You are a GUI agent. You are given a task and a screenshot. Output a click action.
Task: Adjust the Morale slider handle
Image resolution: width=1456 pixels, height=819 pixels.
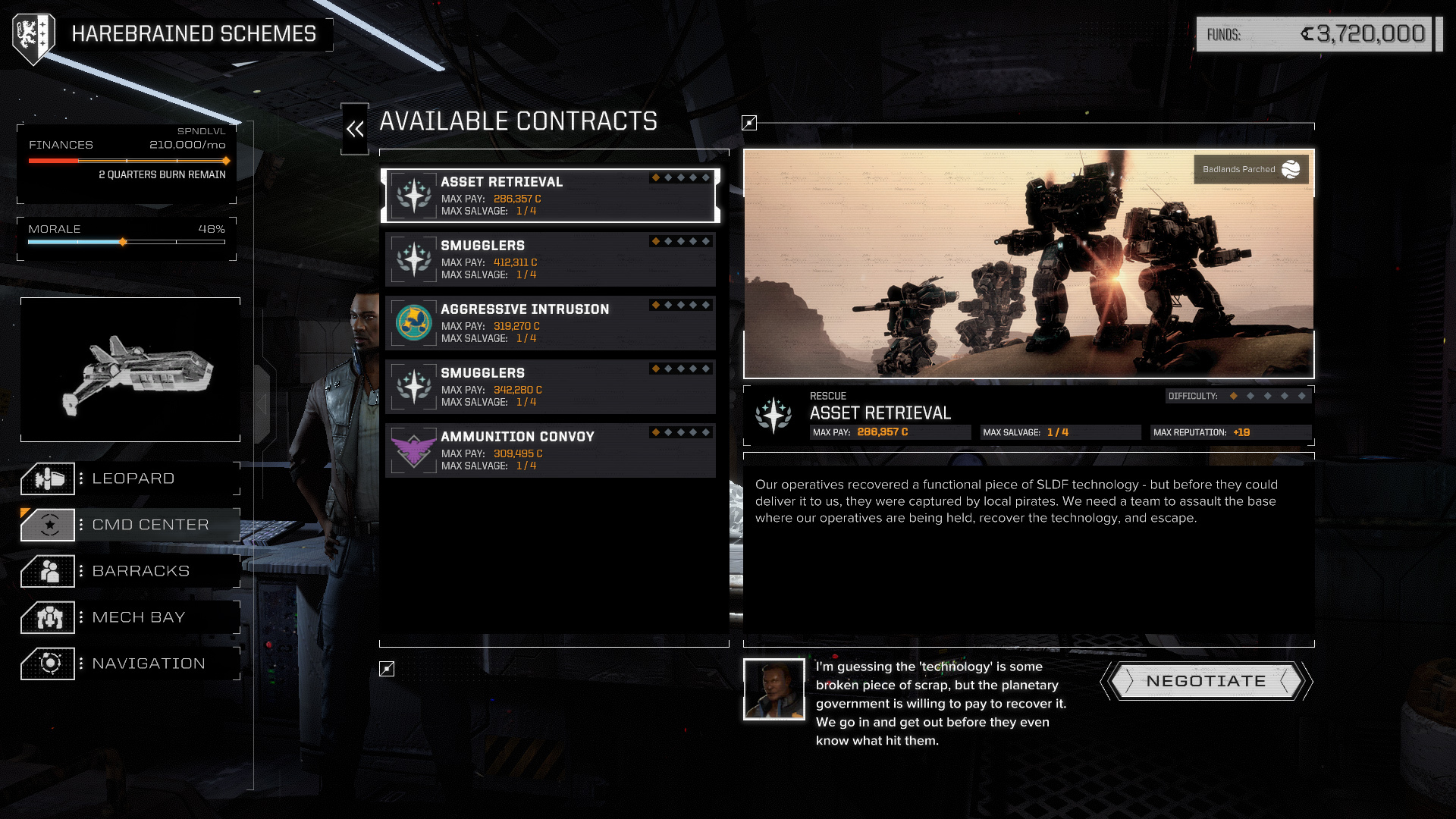coord(122,242)
